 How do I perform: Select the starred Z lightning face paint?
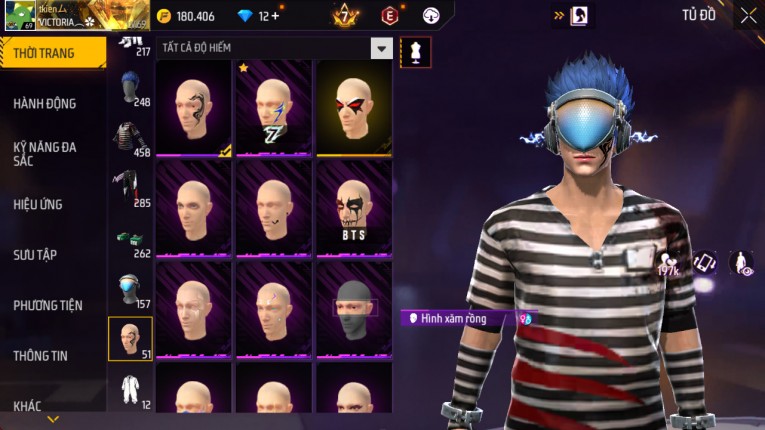tap(273, 108)
